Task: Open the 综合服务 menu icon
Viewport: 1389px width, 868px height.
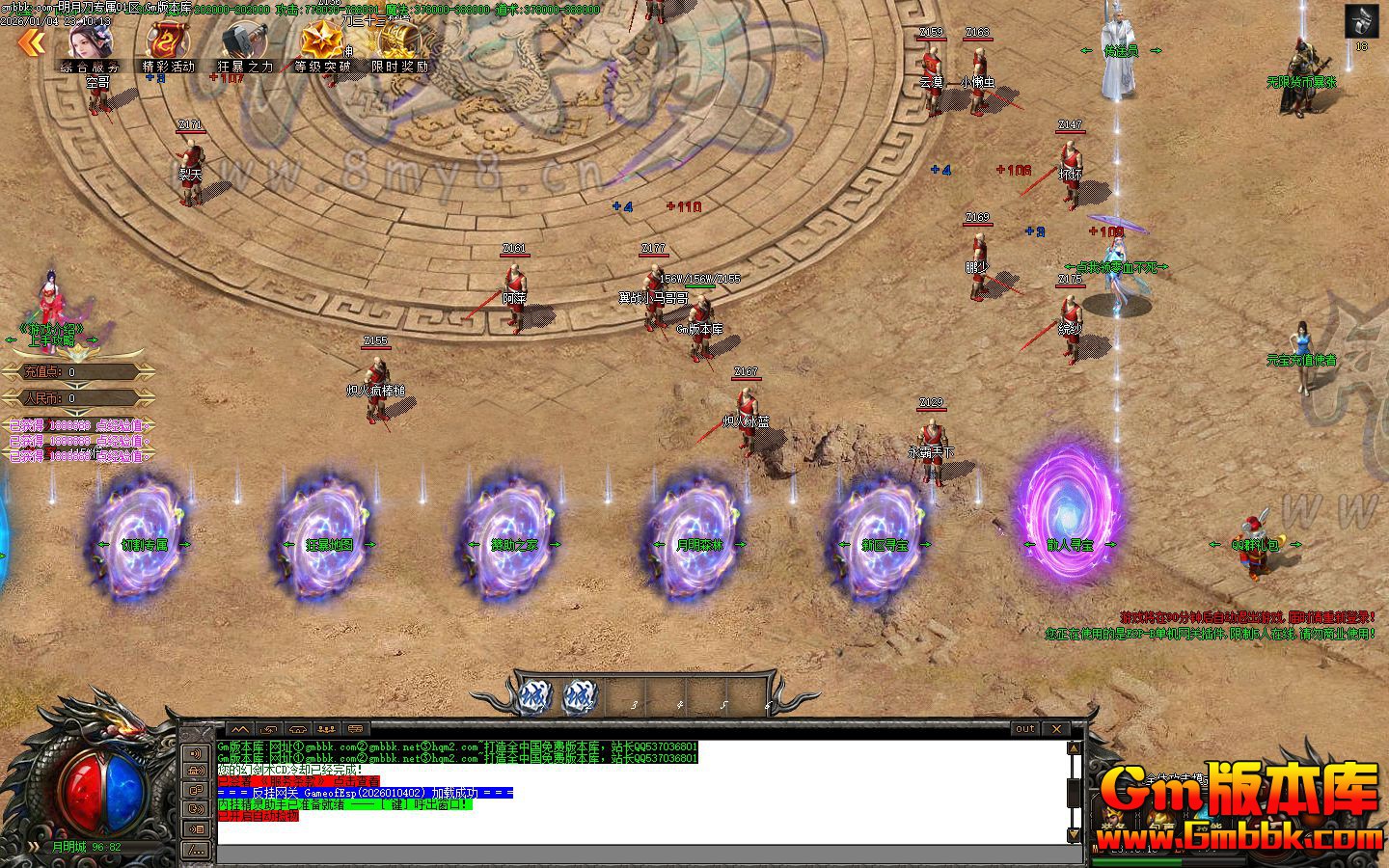Action: click(x=90, y=44)
